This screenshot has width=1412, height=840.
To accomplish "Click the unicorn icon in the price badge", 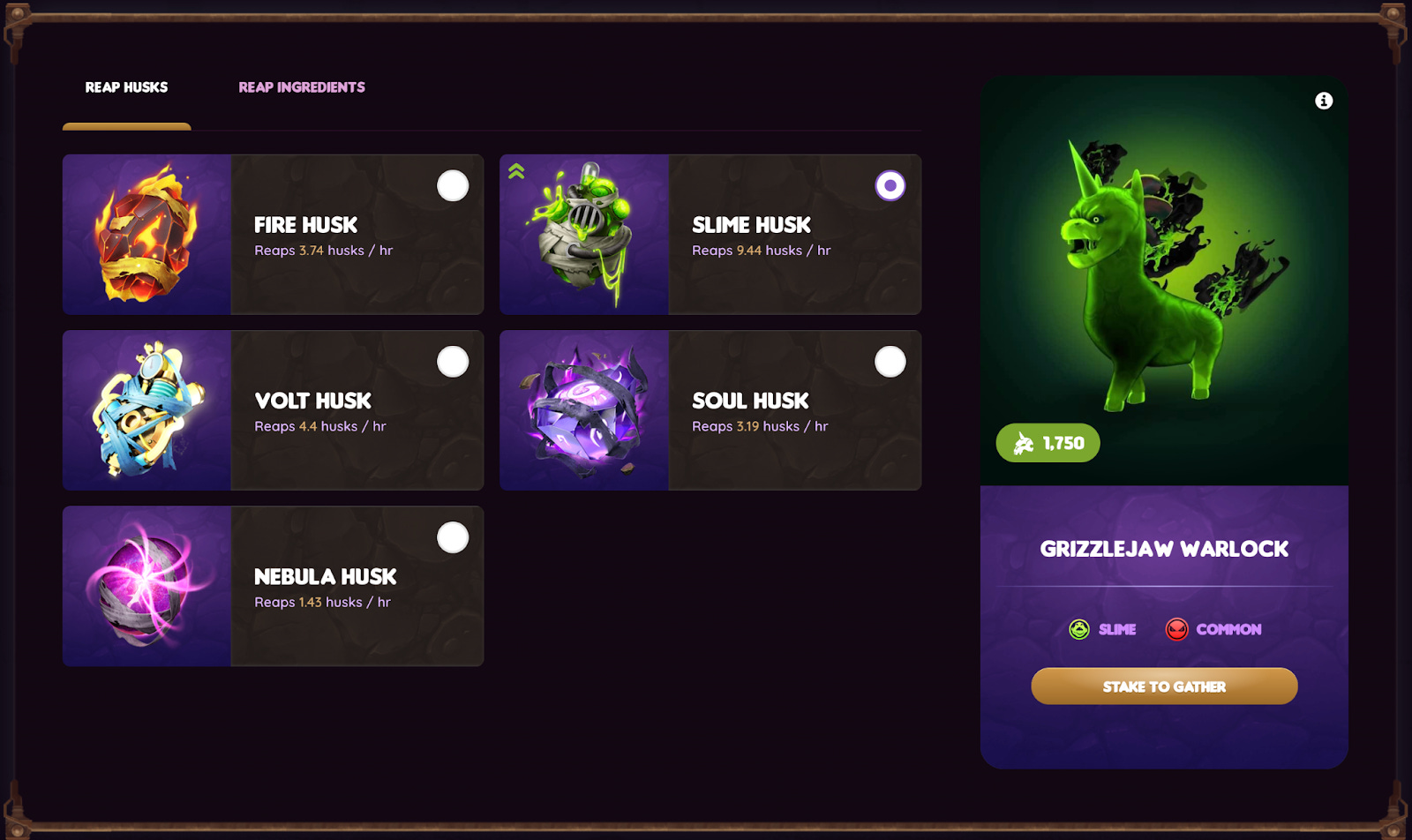I will point(1022,442).
